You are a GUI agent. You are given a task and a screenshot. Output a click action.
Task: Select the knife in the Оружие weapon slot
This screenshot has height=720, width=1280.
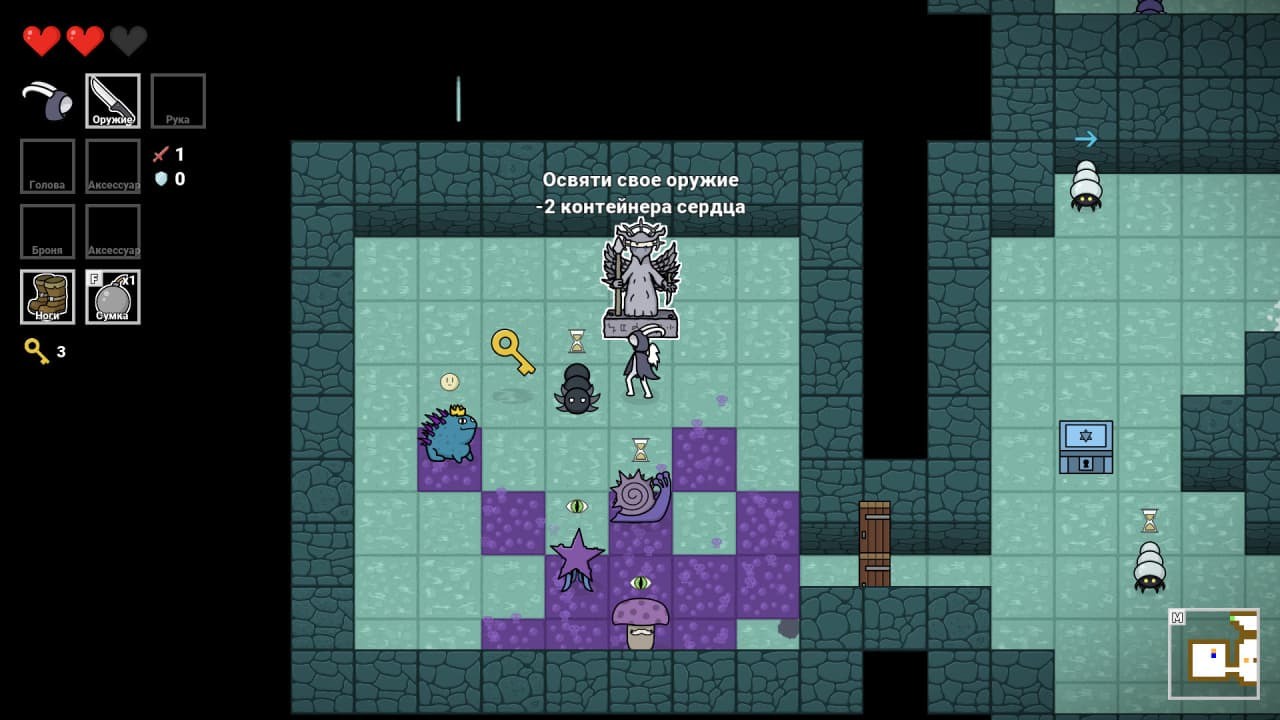click(112, 99)
